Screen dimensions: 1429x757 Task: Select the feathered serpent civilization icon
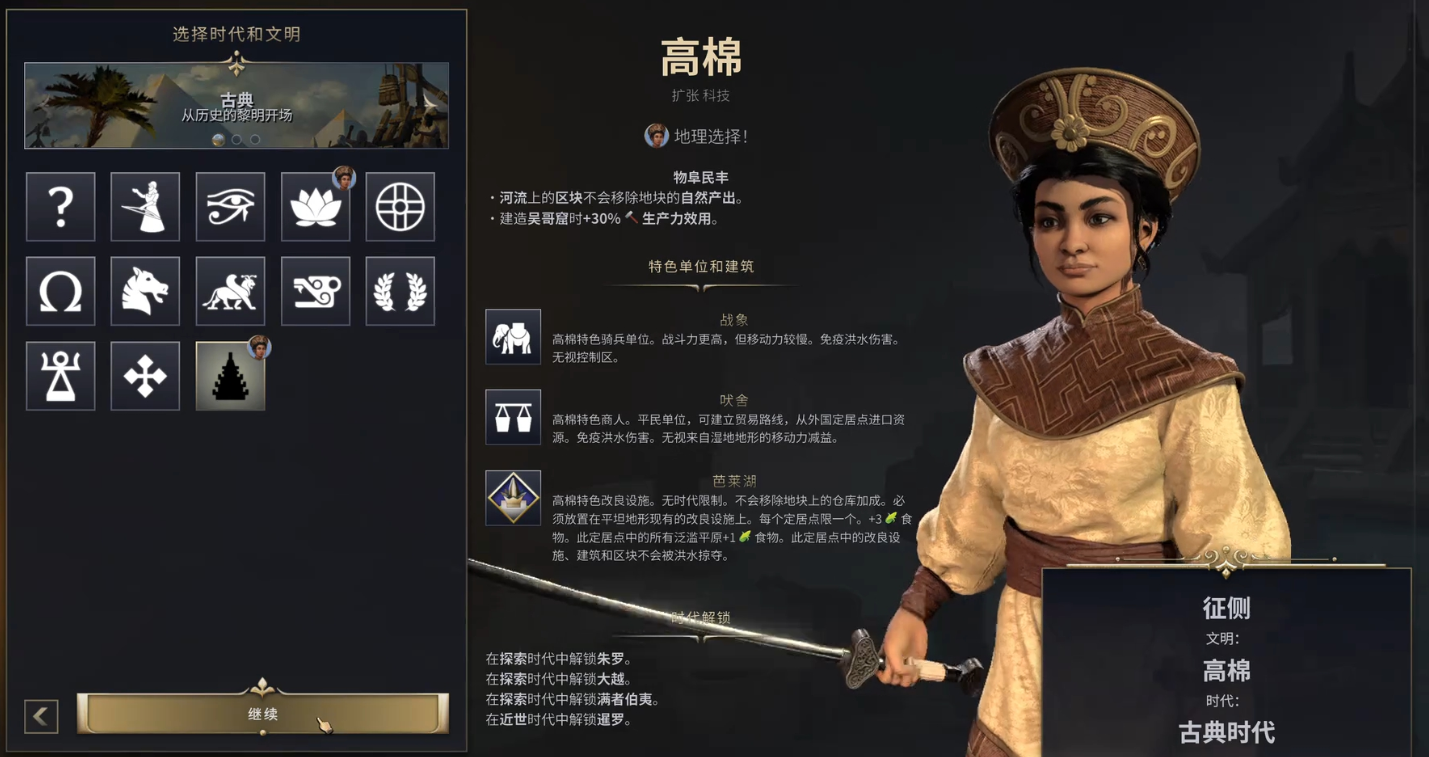[x=315, y=290]
